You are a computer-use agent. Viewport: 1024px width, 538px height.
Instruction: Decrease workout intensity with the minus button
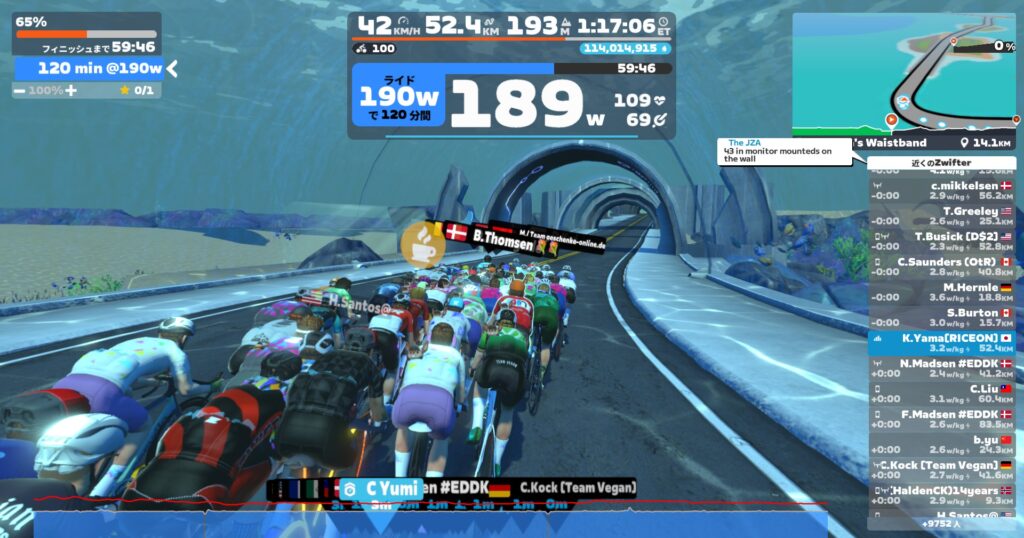[x=20, y=90]
